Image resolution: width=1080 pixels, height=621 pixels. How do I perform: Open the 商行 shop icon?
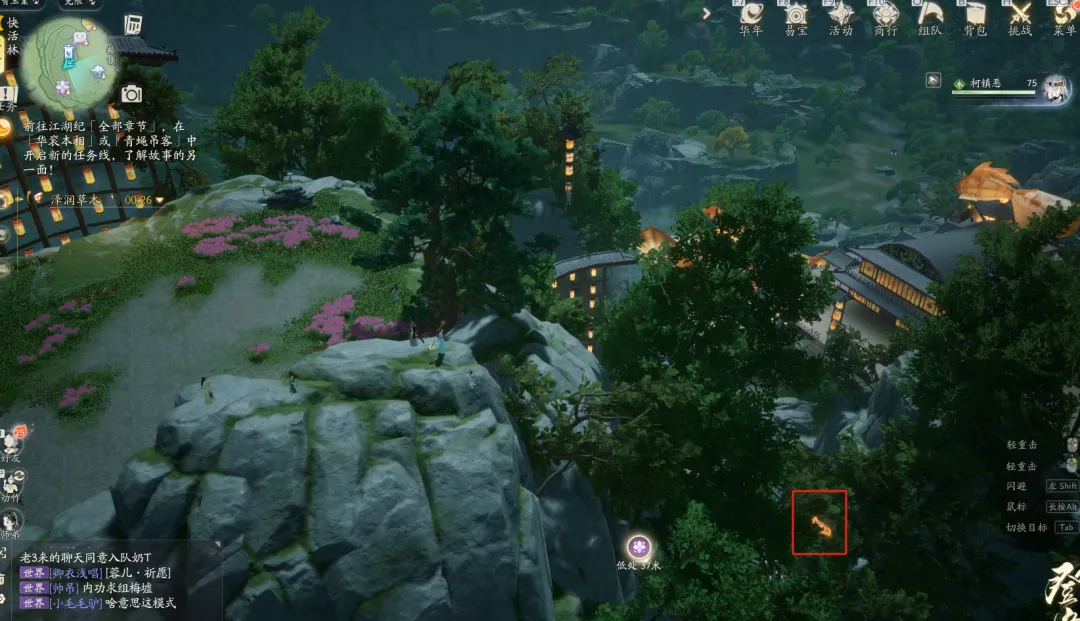(x=885, y=15)
